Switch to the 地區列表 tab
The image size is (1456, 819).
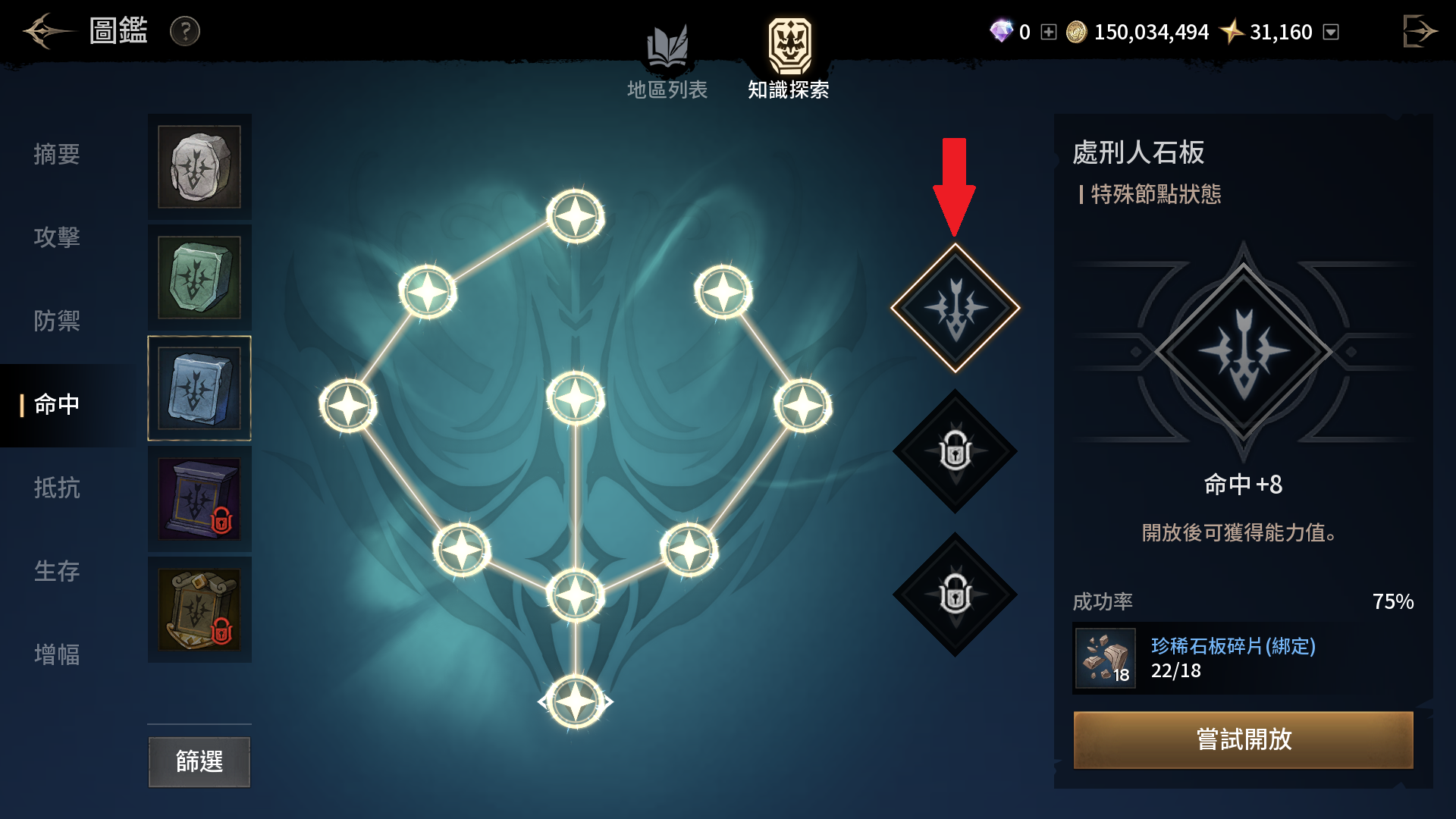(x=667, y=62)
